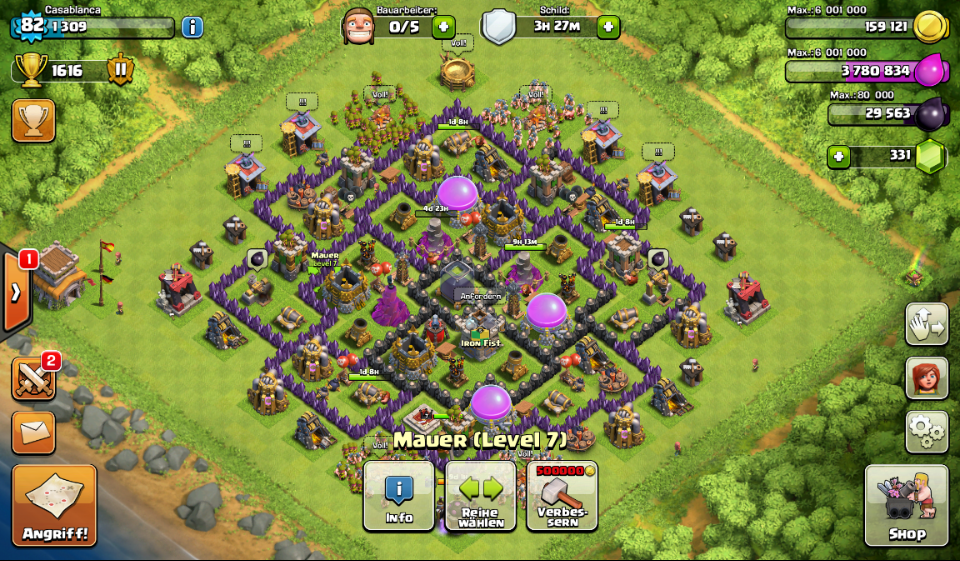The height and width of the screenshot is (561, 960).
Task: Toggle the layout edit hand button
Action: (926, 324)
